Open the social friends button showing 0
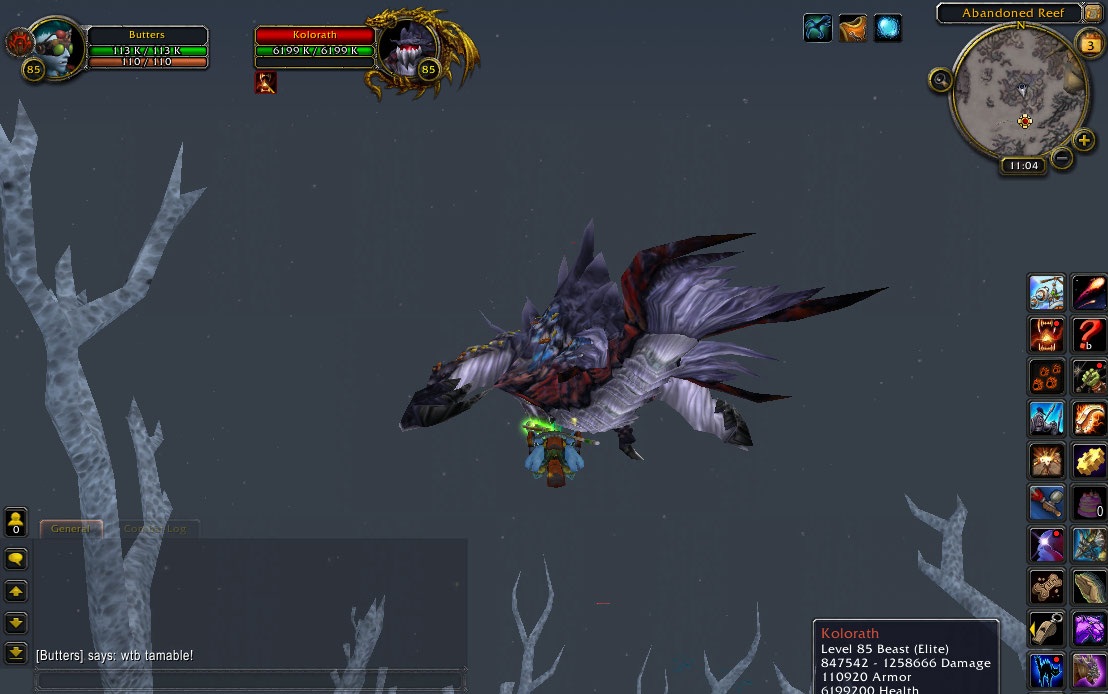This screenshot has width=1108, height=694. [16, 522]
